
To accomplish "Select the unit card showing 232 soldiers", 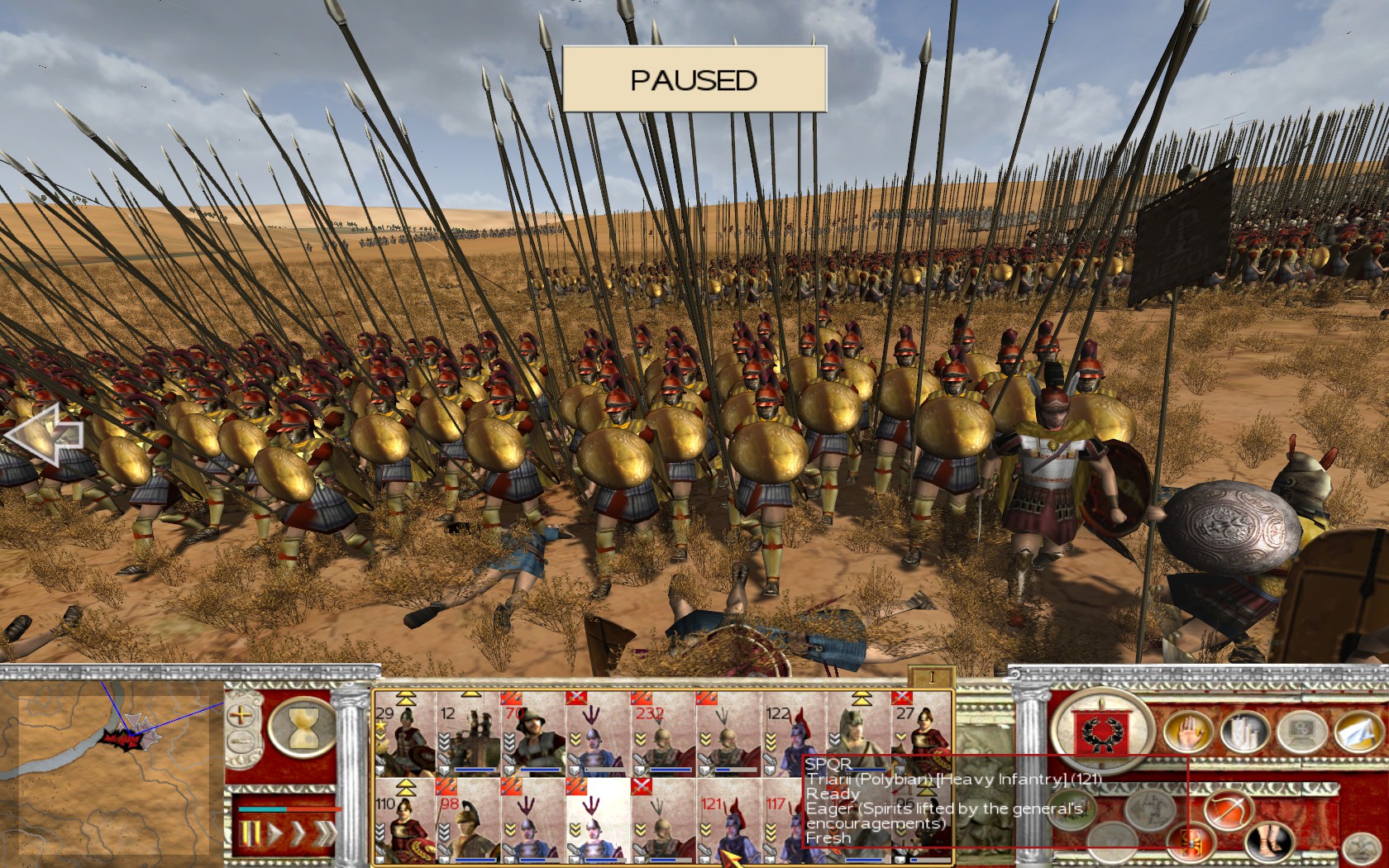I will click(662, 736).
